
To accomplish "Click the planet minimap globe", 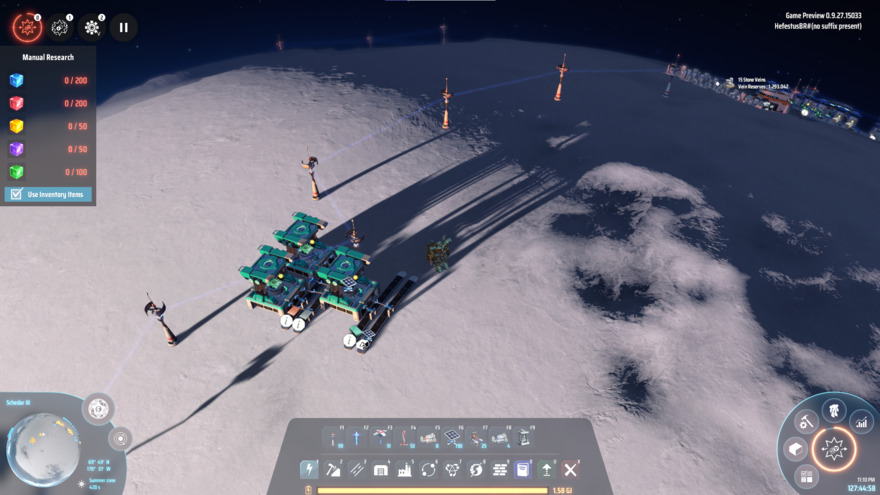I will (x=42, y=448).
